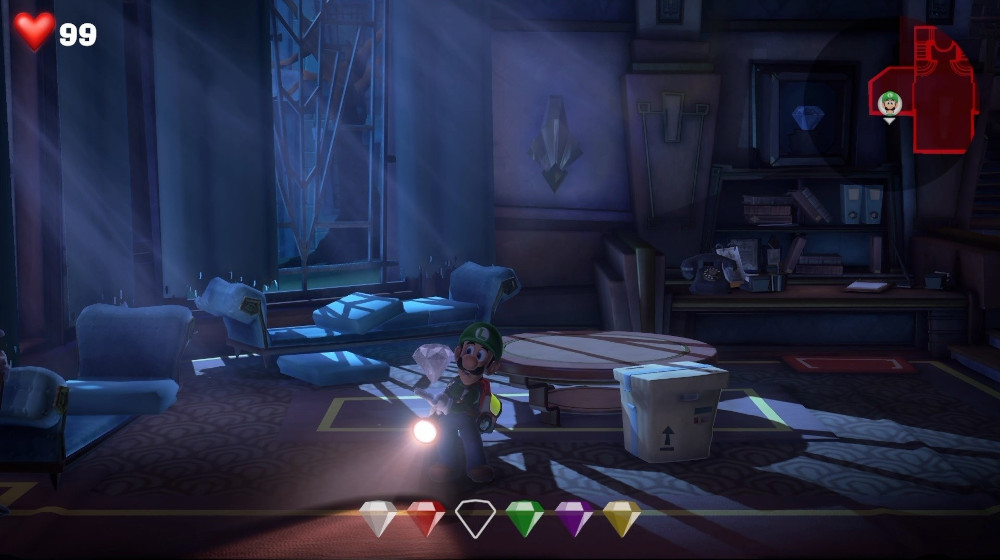Viewport: 1000px width, 560px height.
Task: Select the yellow gem in the tracker
Action: click(621, 518)
